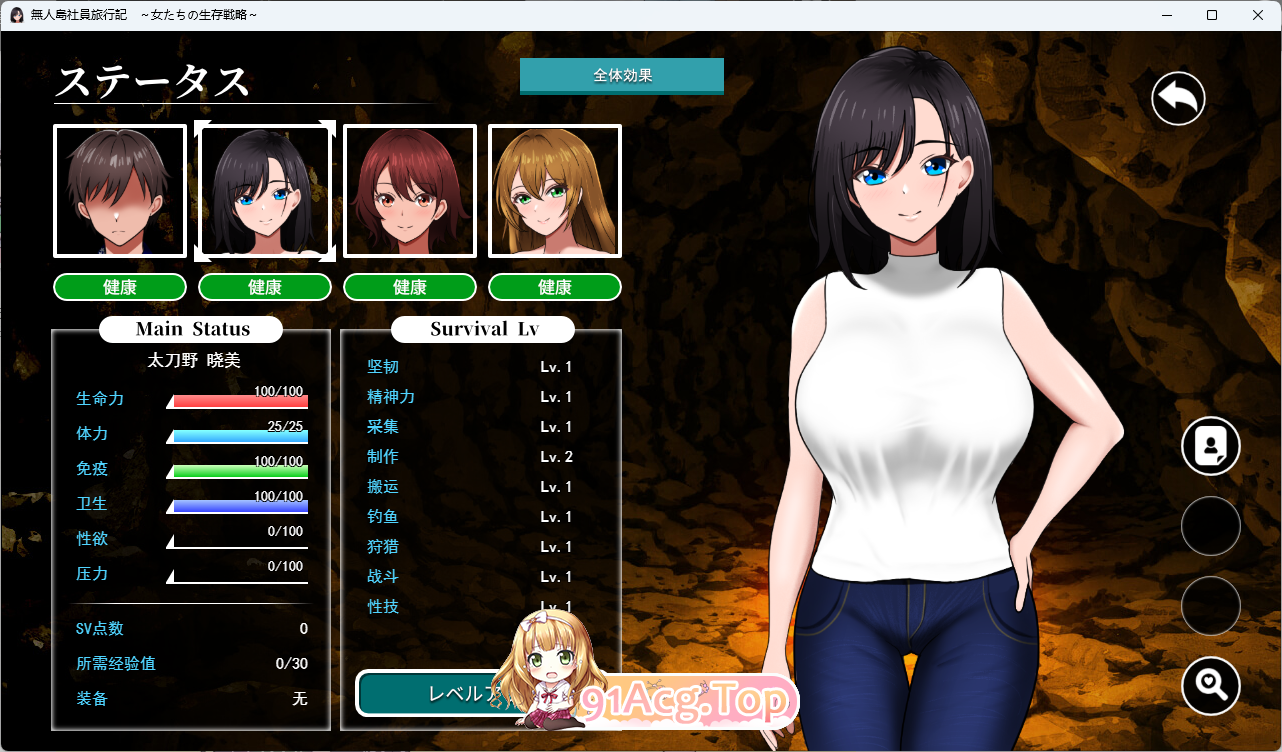
Task: Return to previous screen via back arrow icon
Action: 1177,97
